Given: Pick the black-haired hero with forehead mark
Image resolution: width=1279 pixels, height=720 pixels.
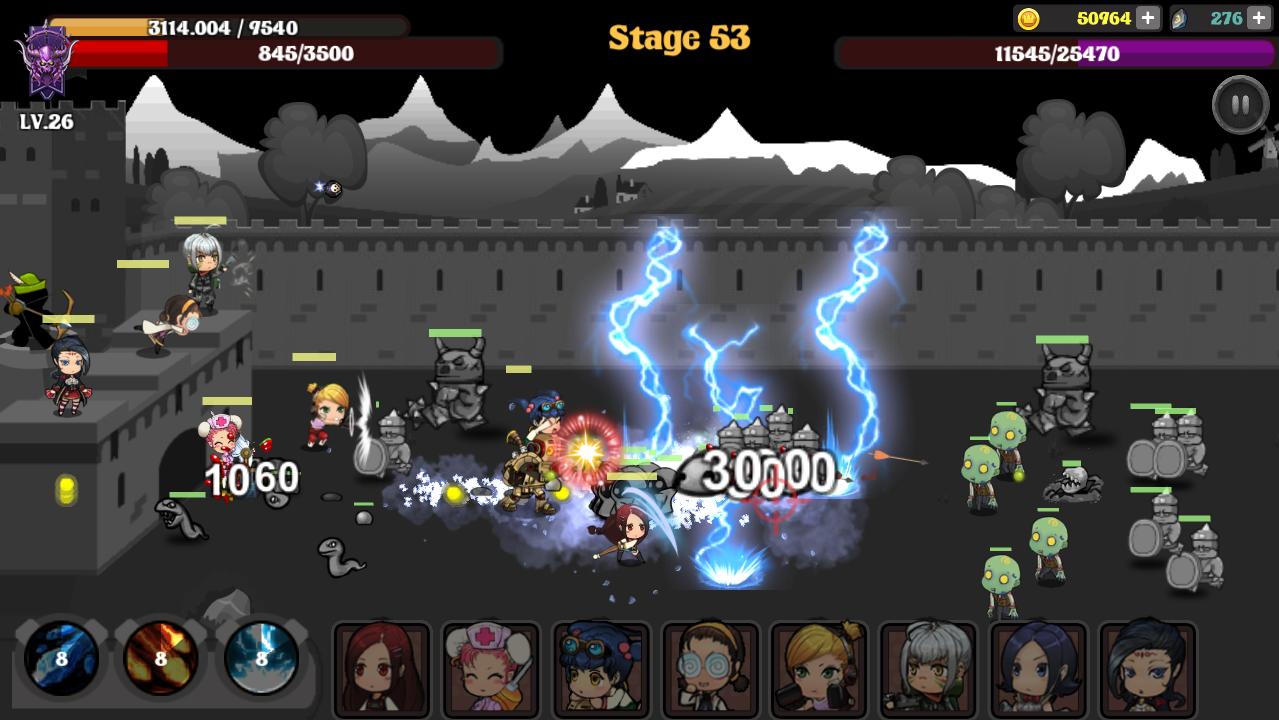Looking at the screenshot, I should [x=1147, y=668].
